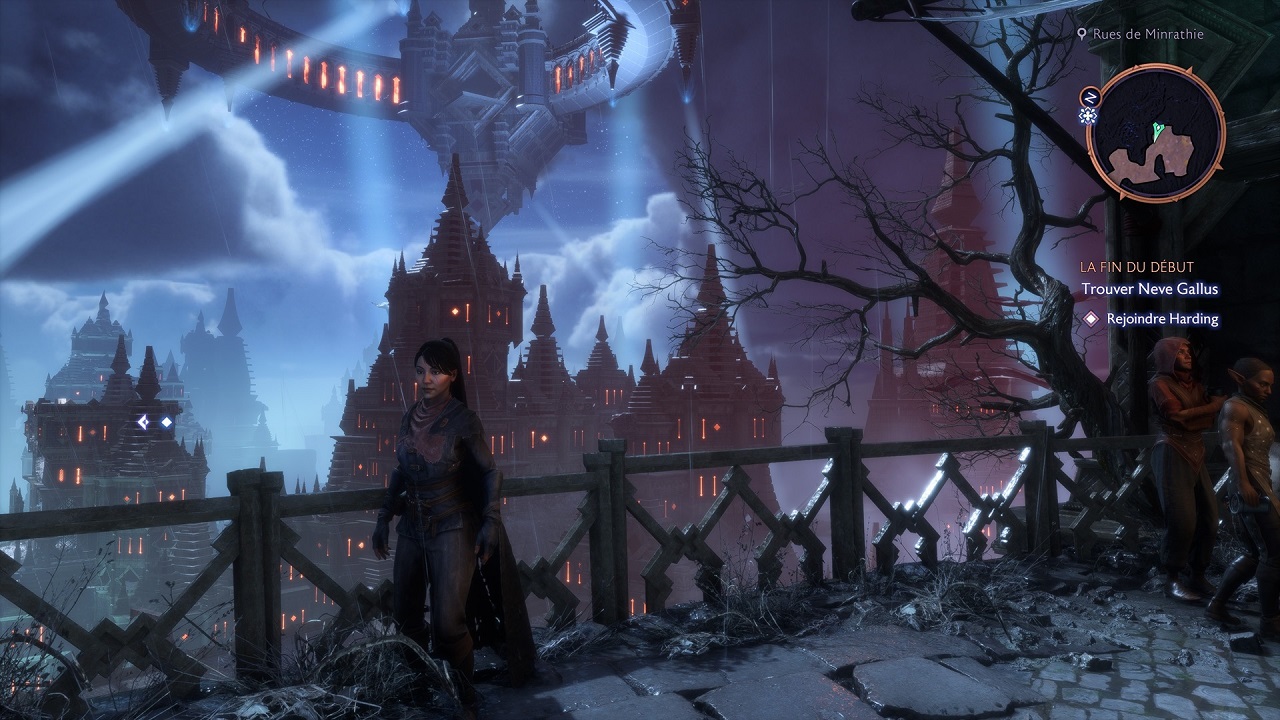Click the white snowflake emblem left of the minimap

pos(1088,115)
